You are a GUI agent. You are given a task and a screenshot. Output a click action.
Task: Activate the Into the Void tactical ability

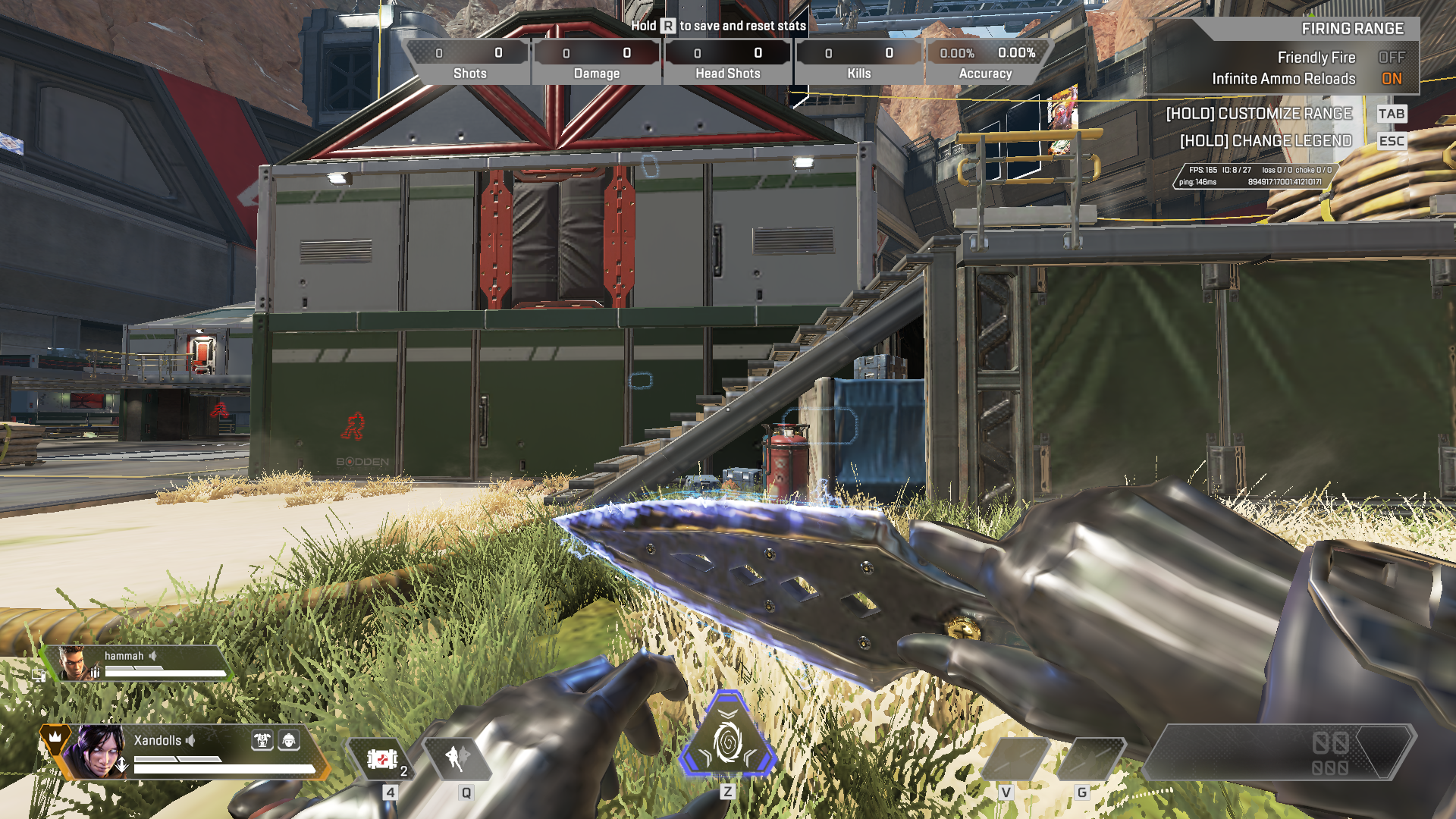pos(457,758)
